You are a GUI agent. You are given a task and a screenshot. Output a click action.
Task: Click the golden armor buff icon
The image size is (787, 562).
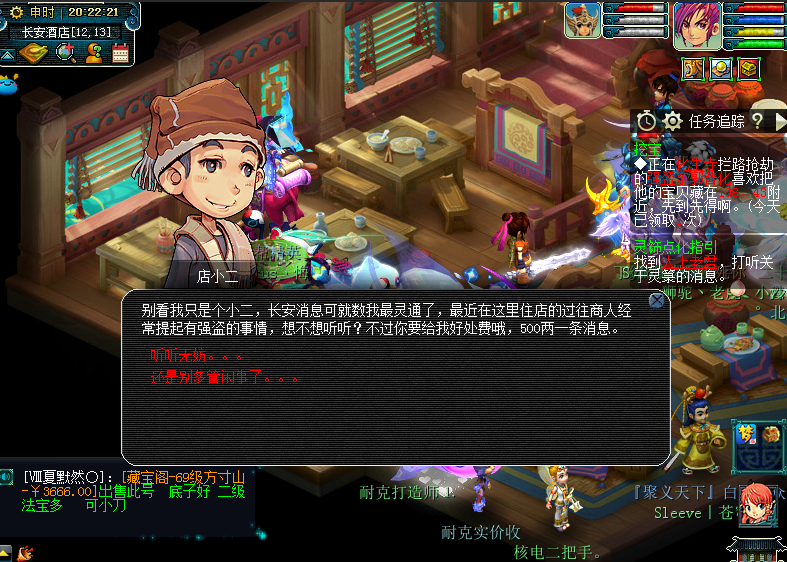(x=694, y=68)
